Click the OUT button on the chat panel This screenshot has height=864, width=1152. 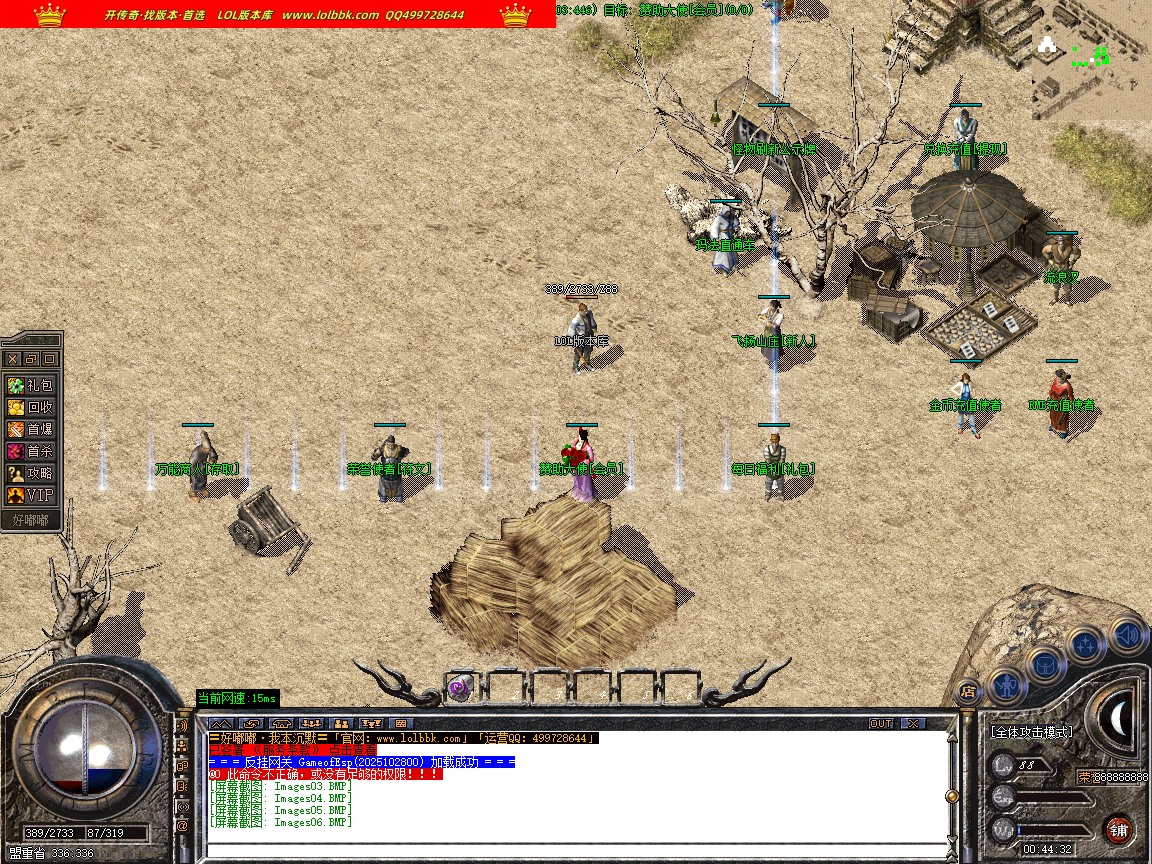tap(880, 723)
